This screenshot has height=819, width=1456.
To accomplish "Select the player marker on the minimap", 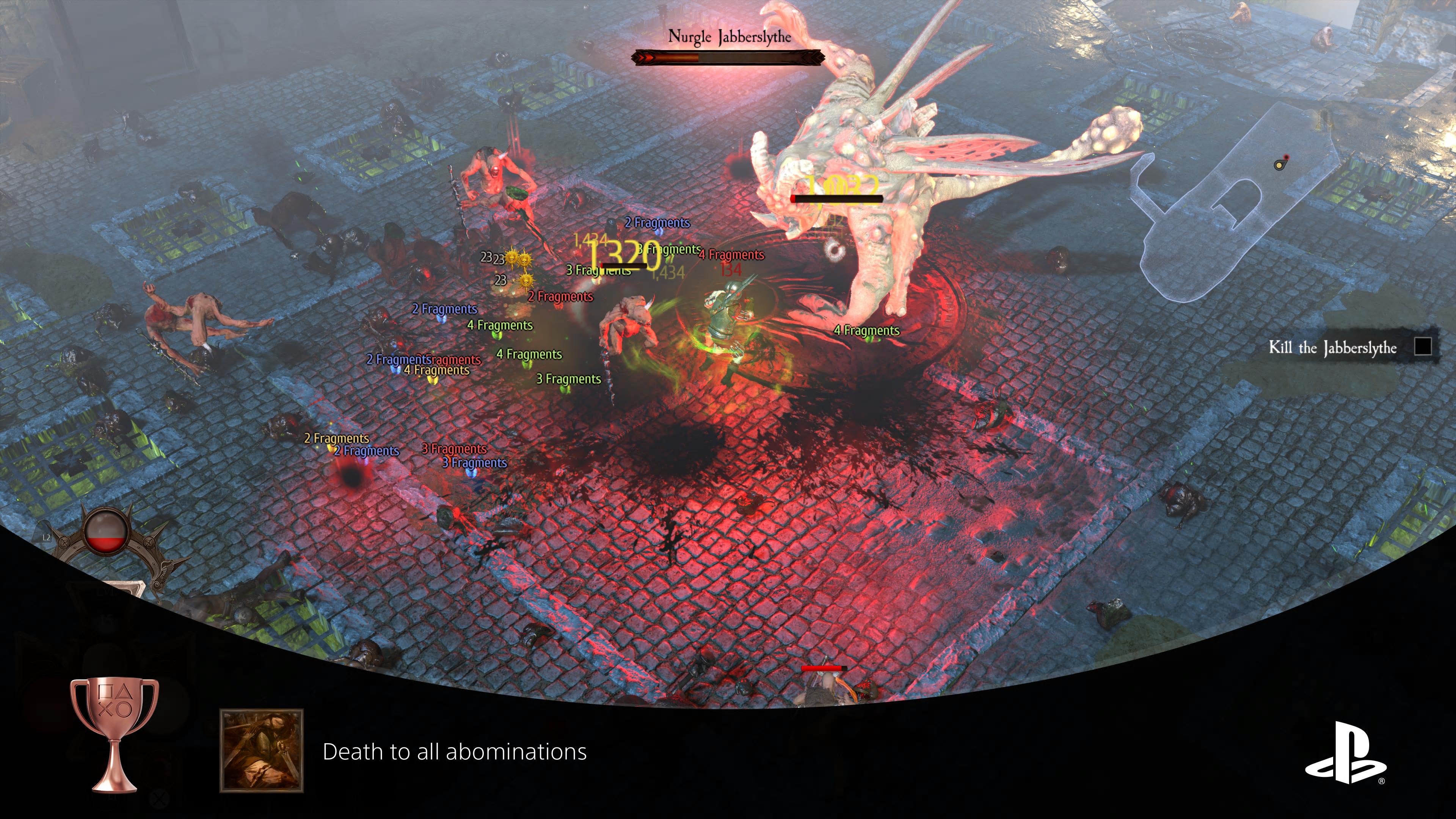I will pyautogui.click(x=1279, y=166).
